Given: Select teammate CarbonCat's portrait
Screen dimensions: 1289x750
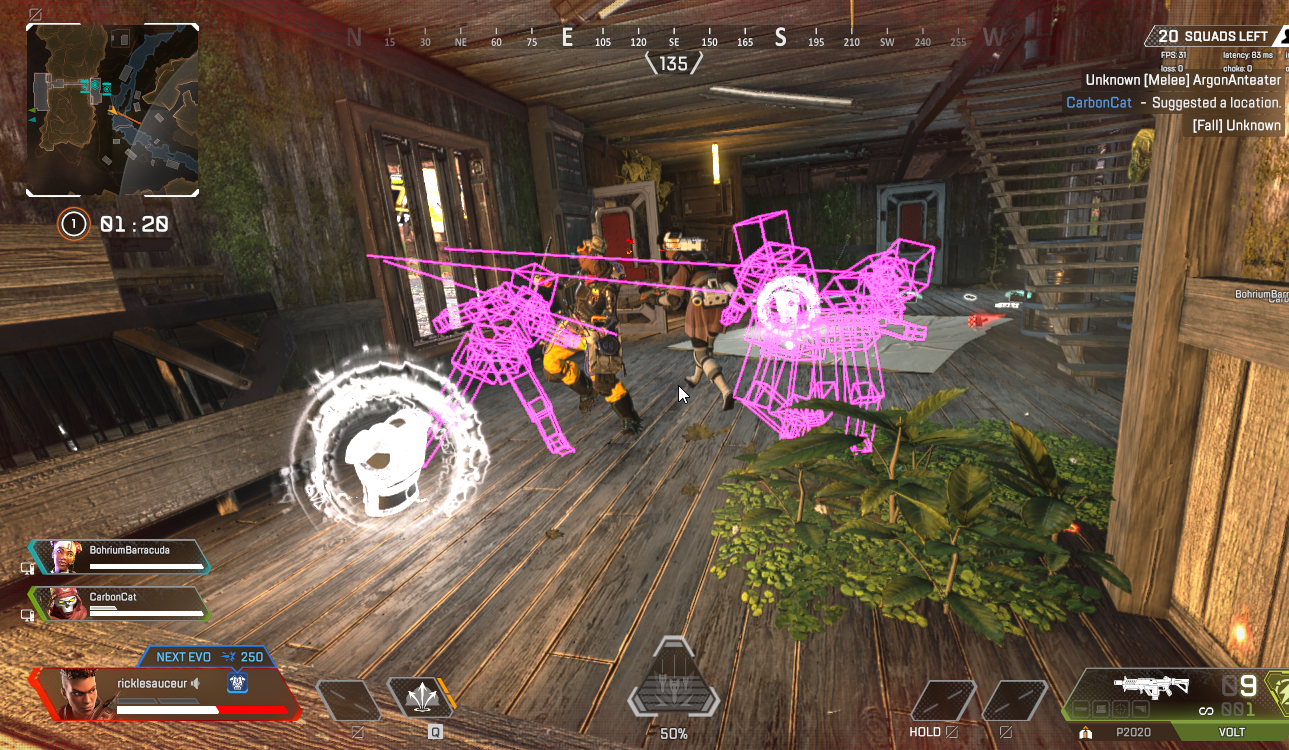Looking at the screenshot, I should 64,603.
